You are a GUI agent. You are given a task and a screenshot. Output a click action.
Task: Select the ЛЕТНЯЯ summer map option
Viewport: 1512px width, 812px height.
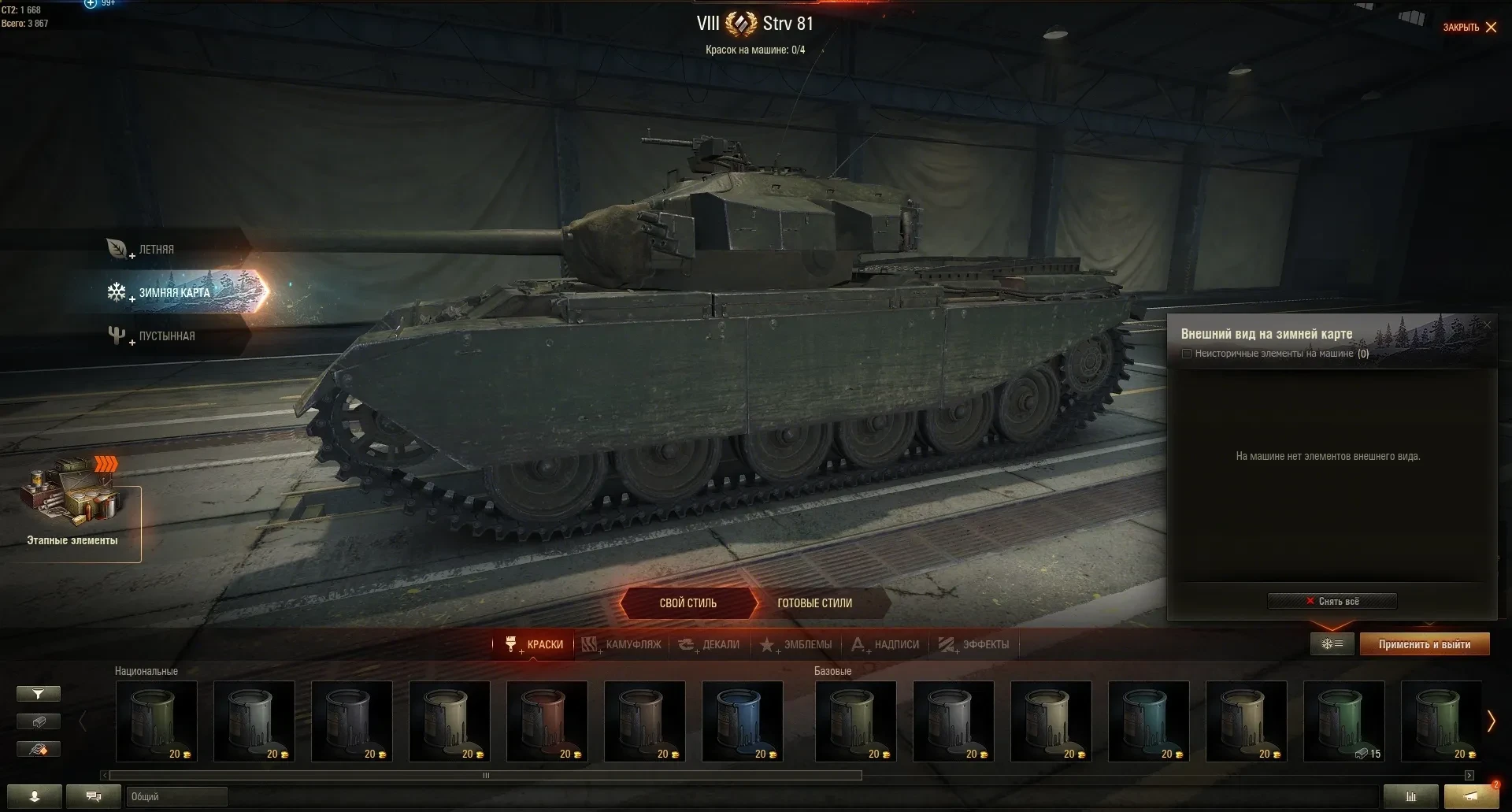[156, 250]
